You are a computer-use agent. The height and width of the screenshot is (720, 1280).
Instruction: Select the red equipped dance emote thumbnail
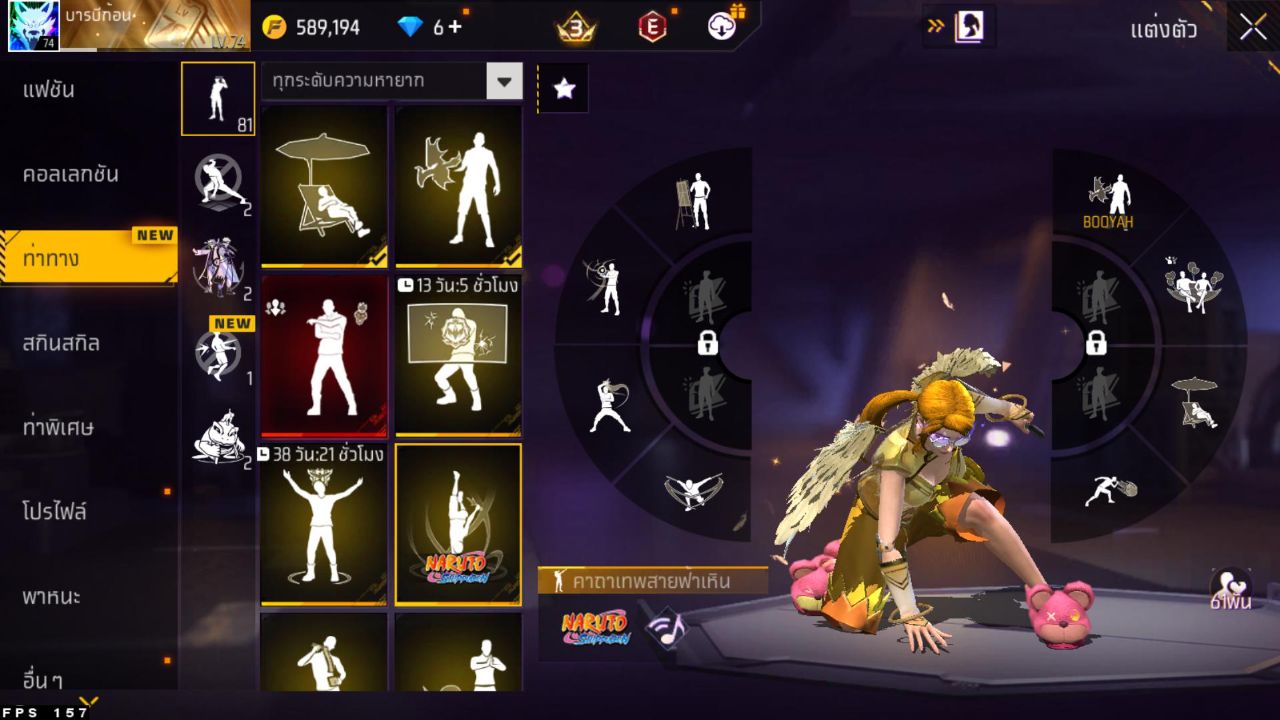pos(324,356)
